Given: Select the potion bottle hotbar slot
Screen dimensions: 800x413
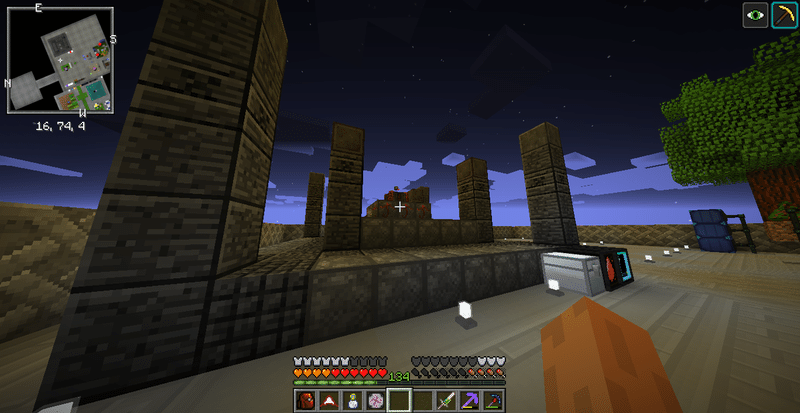Looking at the screenshot, I should click(x=352, y=401).
